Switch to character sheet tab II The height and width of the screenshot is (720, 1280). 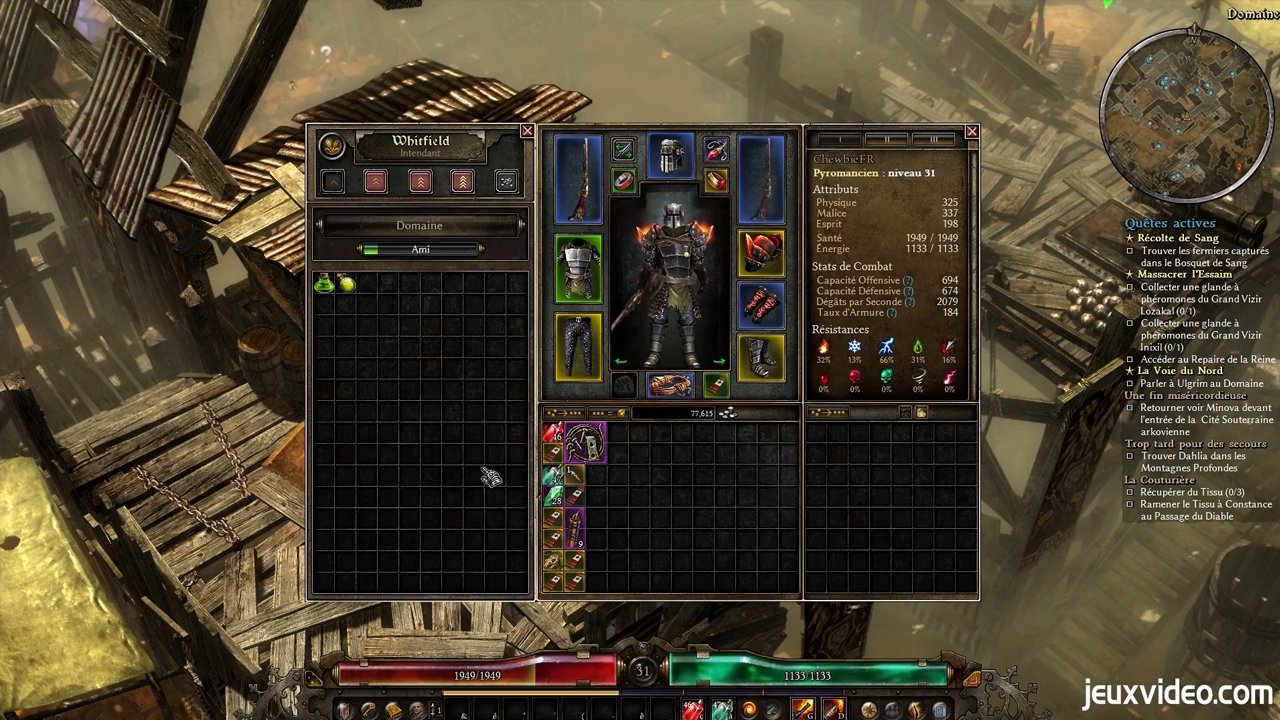click(x=885, y=139)
